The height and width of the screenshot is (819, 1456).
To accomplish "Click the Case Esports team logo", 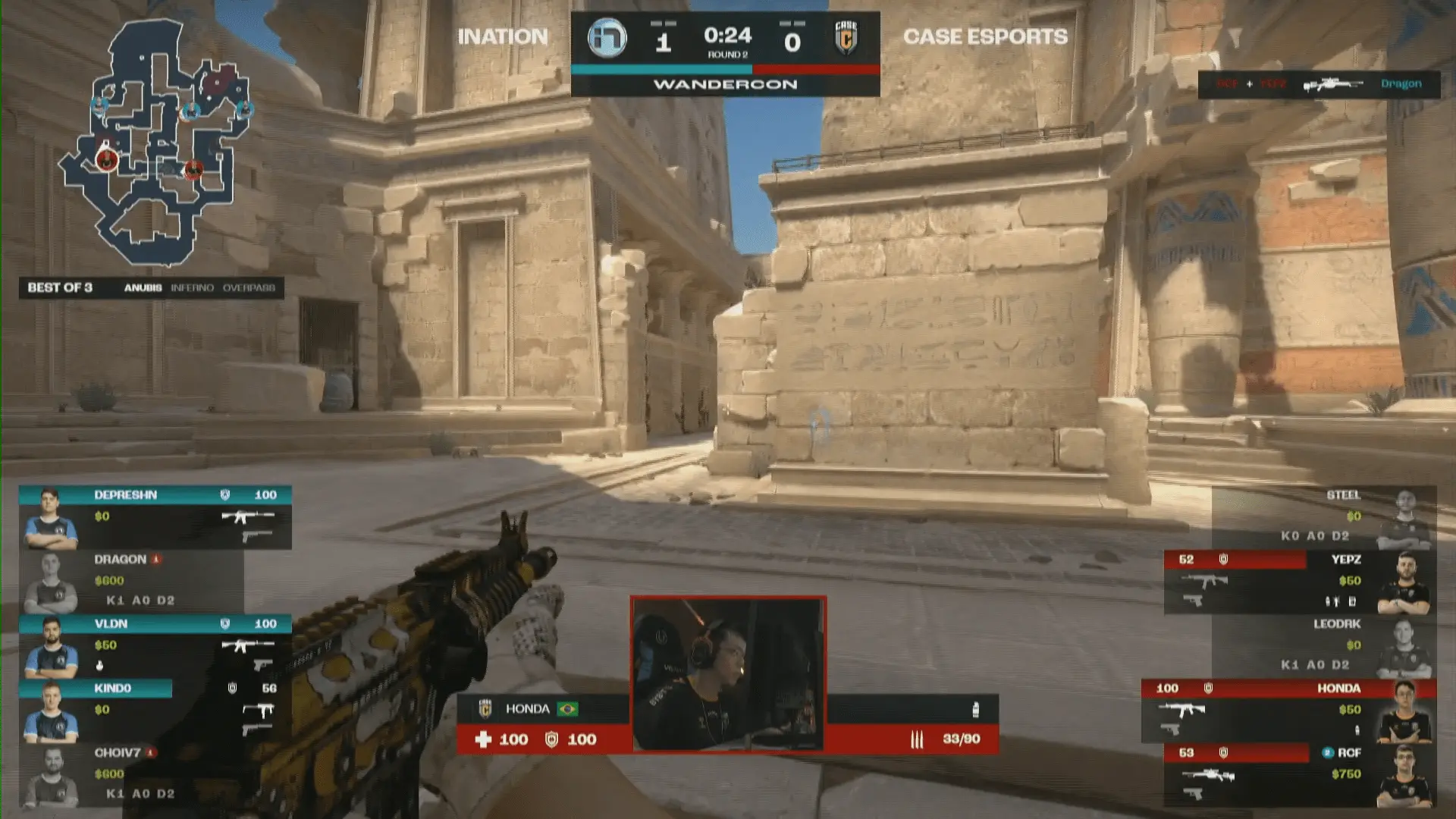I will [x=846, y=38].
